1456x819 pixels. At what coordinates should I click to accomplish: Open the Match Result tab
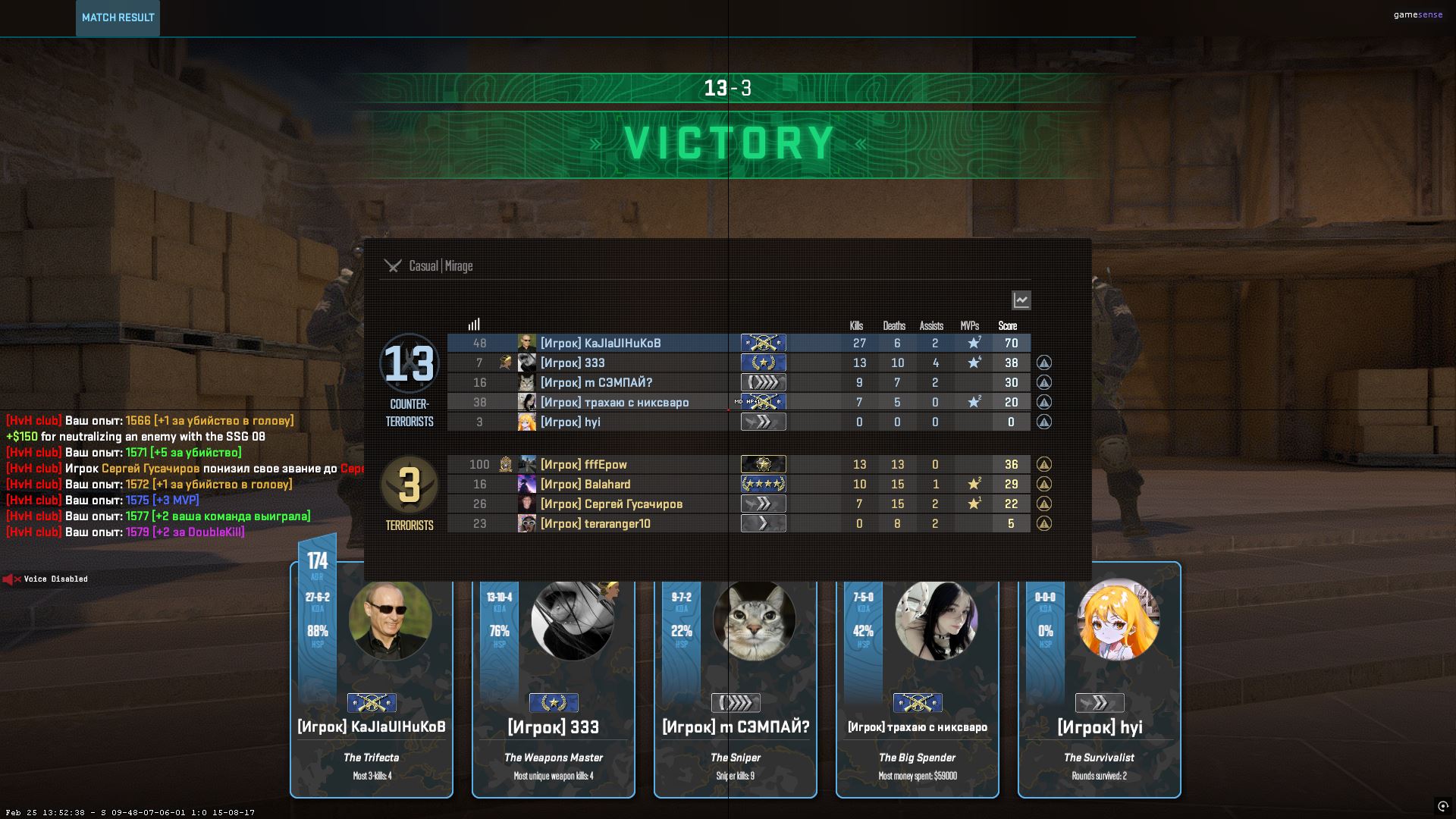point(118,17)
